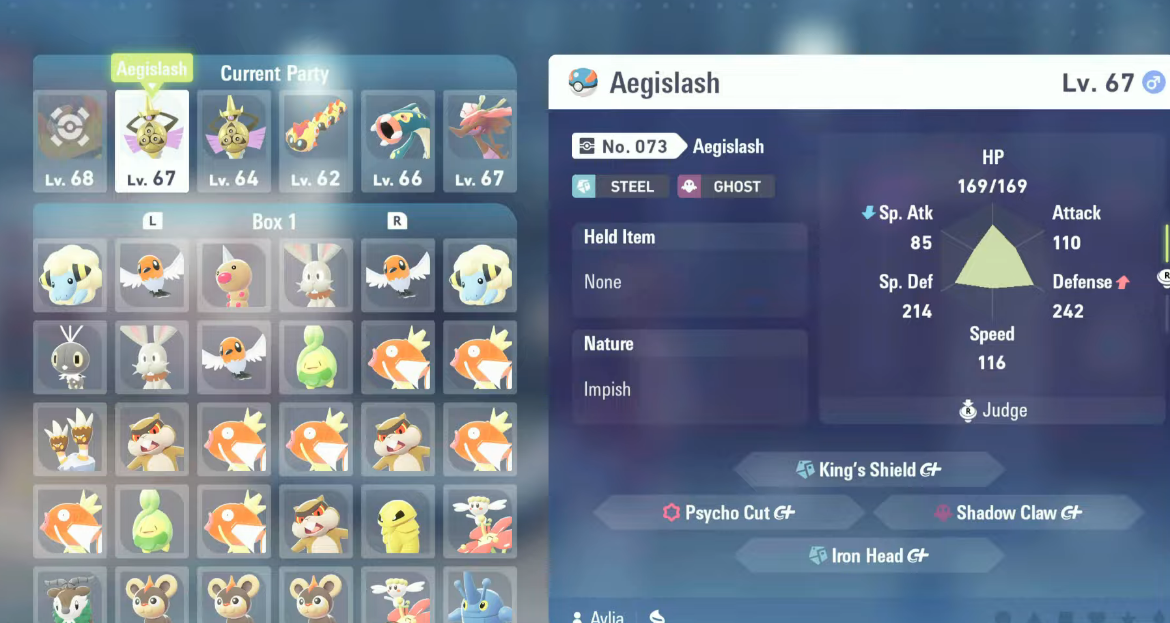Choose Scatterbug in the box

[69, 357]
